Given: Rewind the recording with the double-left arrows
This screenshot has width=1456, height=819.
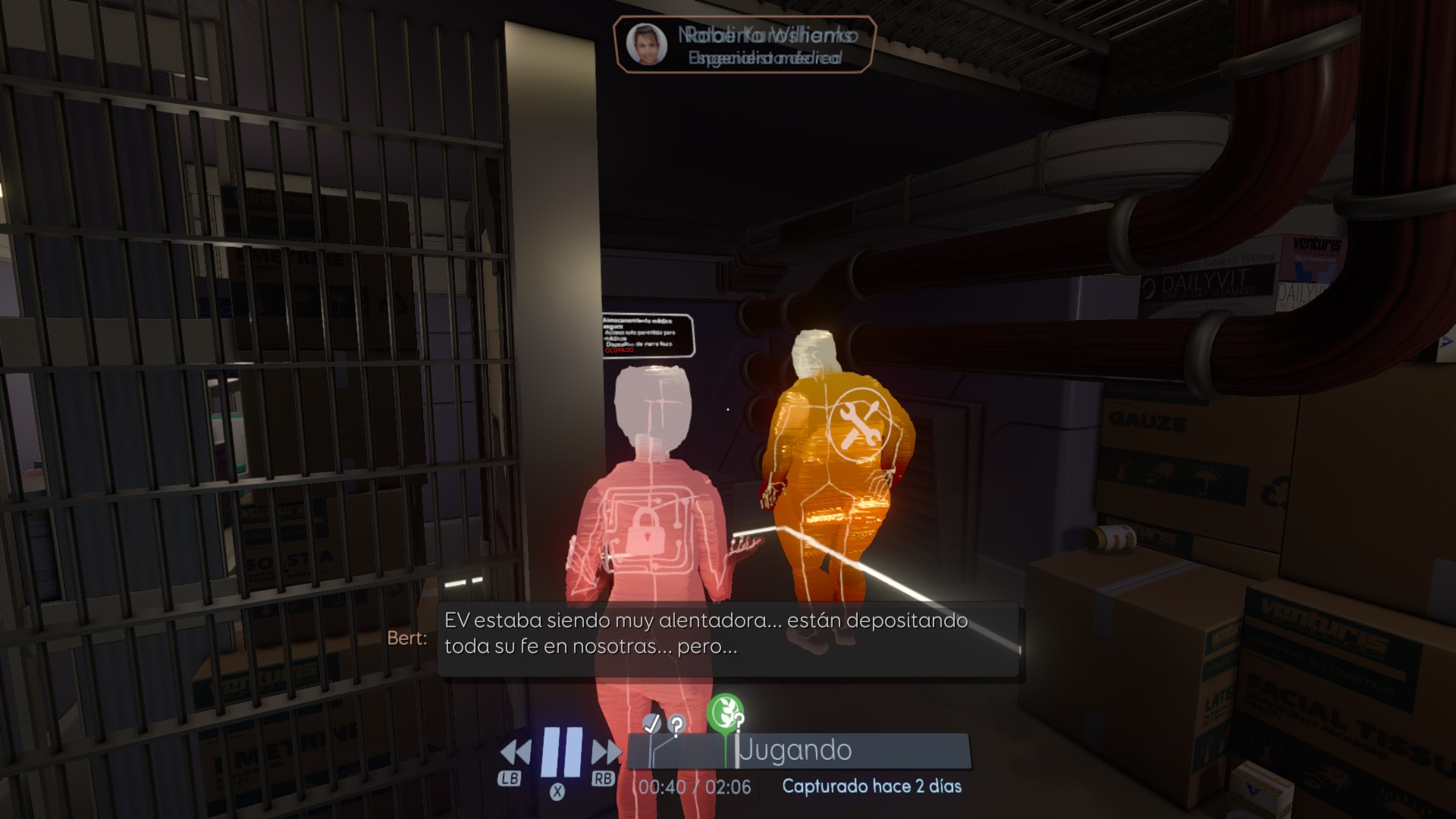Looking at the screenshot, I should 516,752.
